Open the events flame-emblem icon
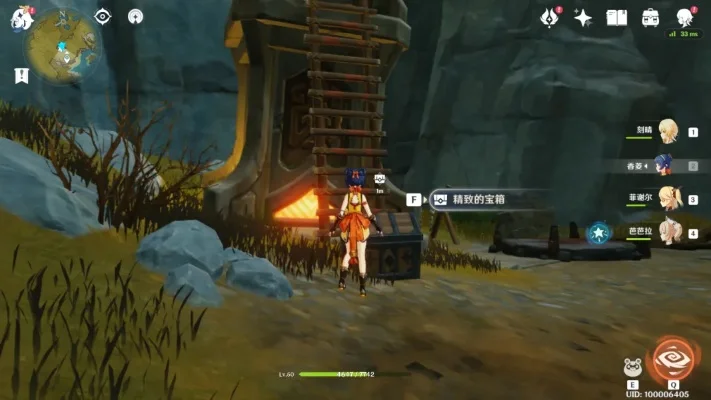 coord(548,17)
